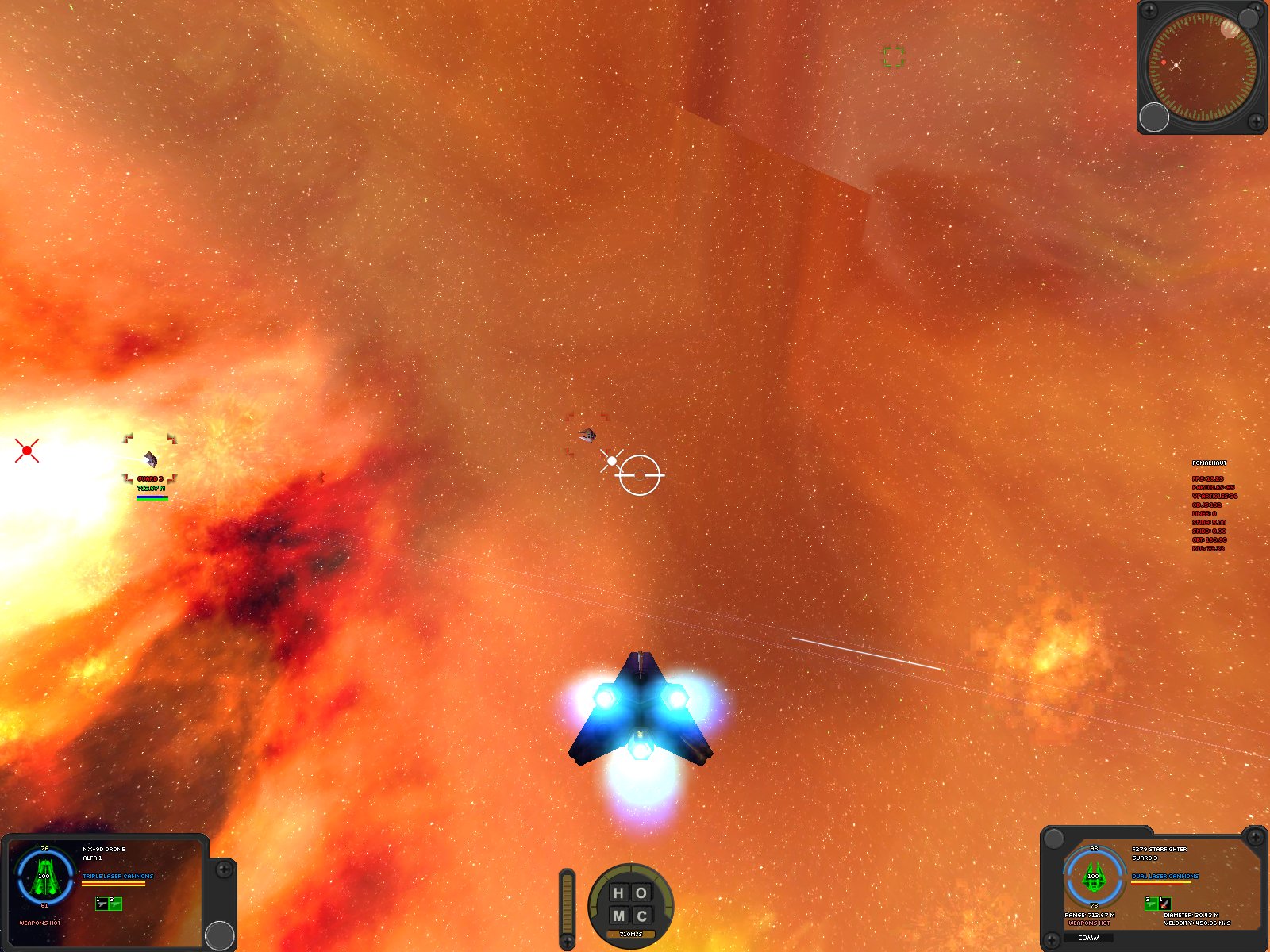
Task: Select the laser cannon icon marked 1
Action: (x=102, y=904)
